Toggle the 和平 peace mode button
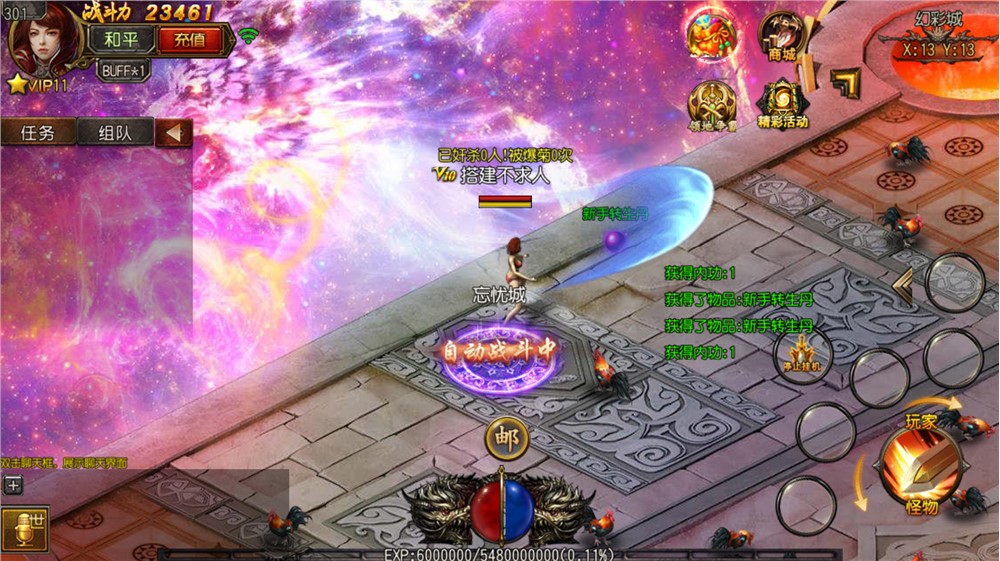Viewport: 1000px width, 561px height. click(121, 41)
